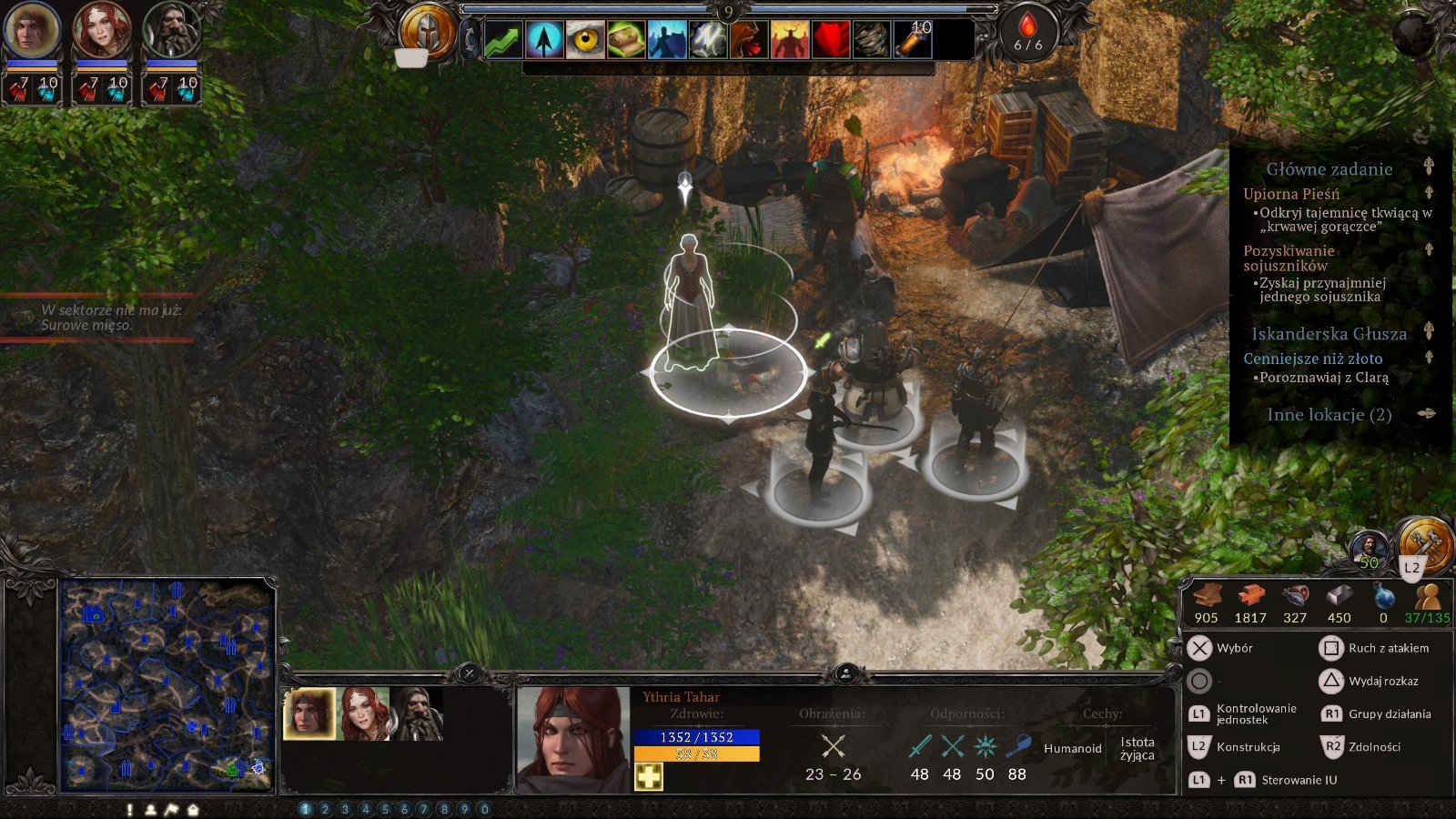1456x819 pixels.
Task: Select control group number 1
Action: click(x=305, y=809)
